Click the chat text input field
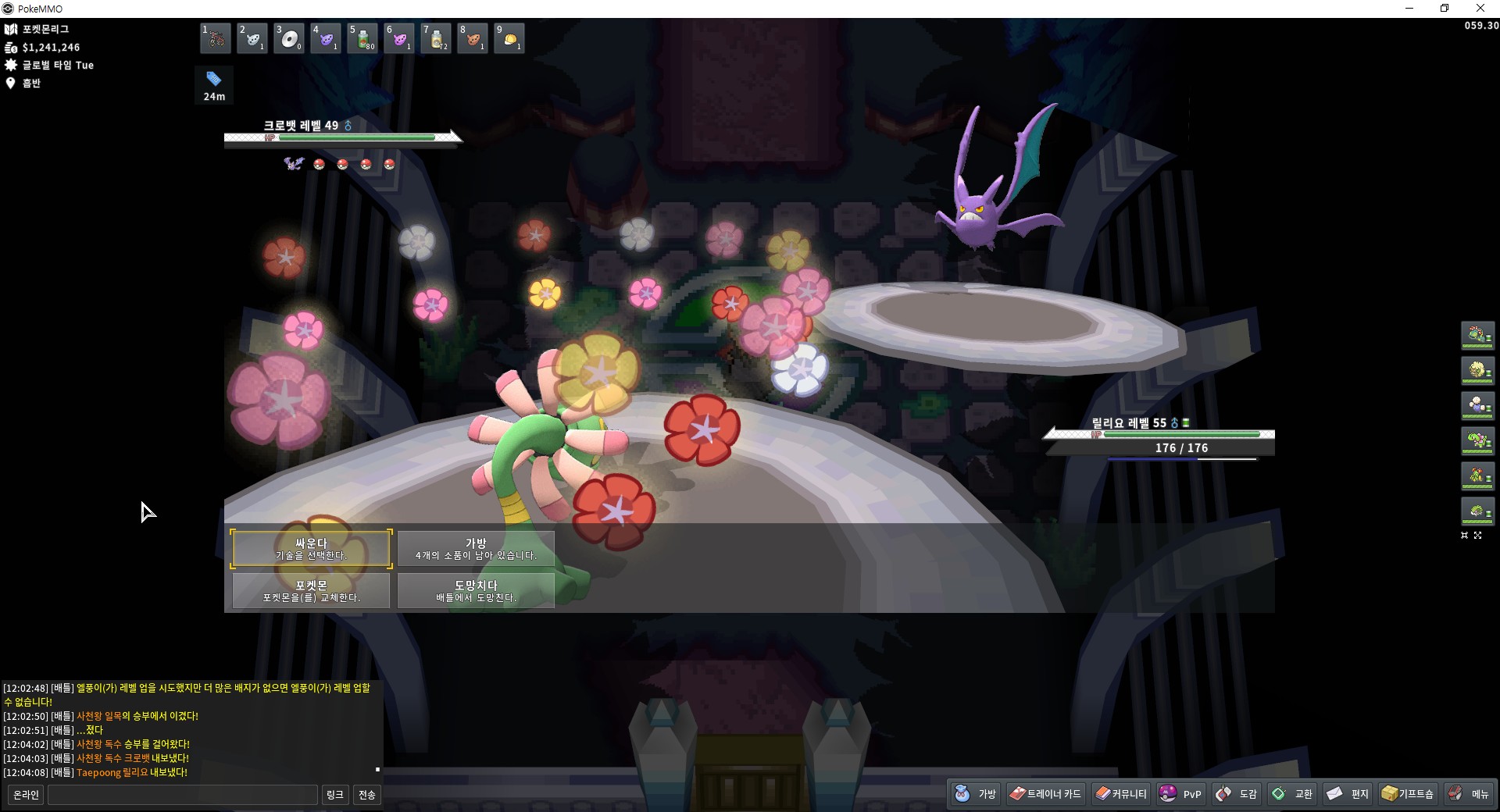 coord(183,795)
